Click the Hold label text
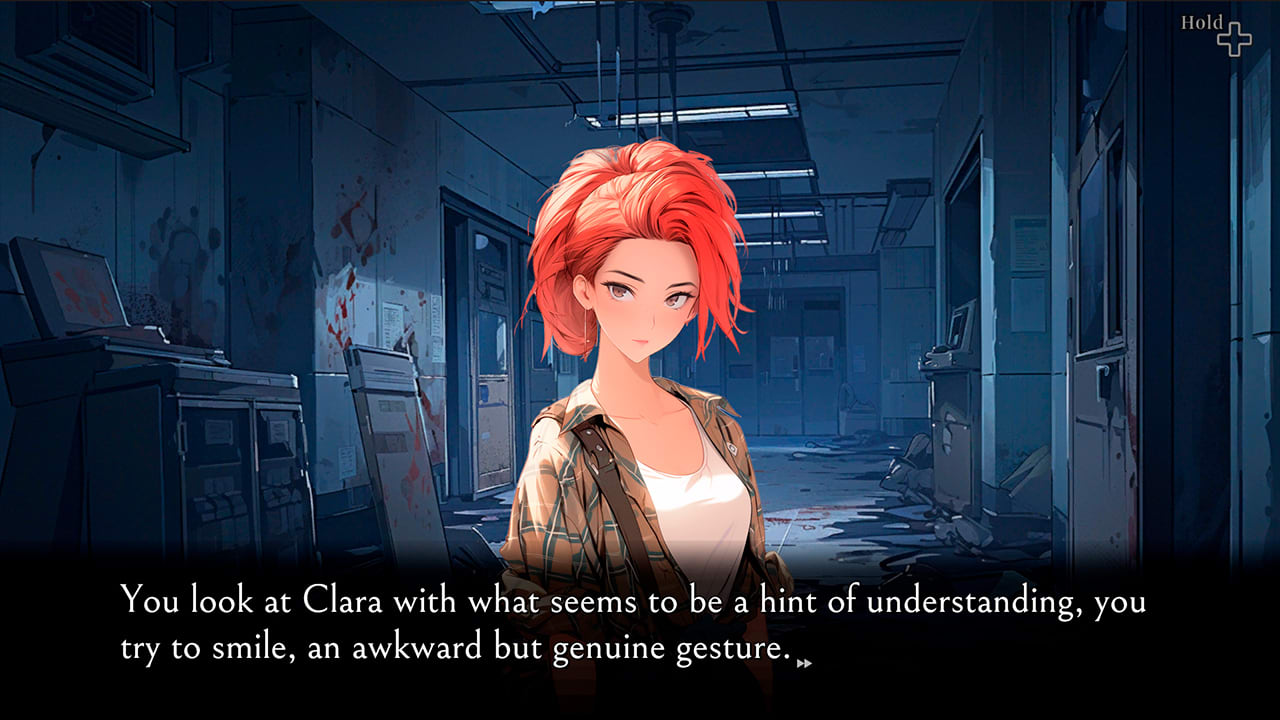This screenshot has height=720, width=1280. 1202,20
